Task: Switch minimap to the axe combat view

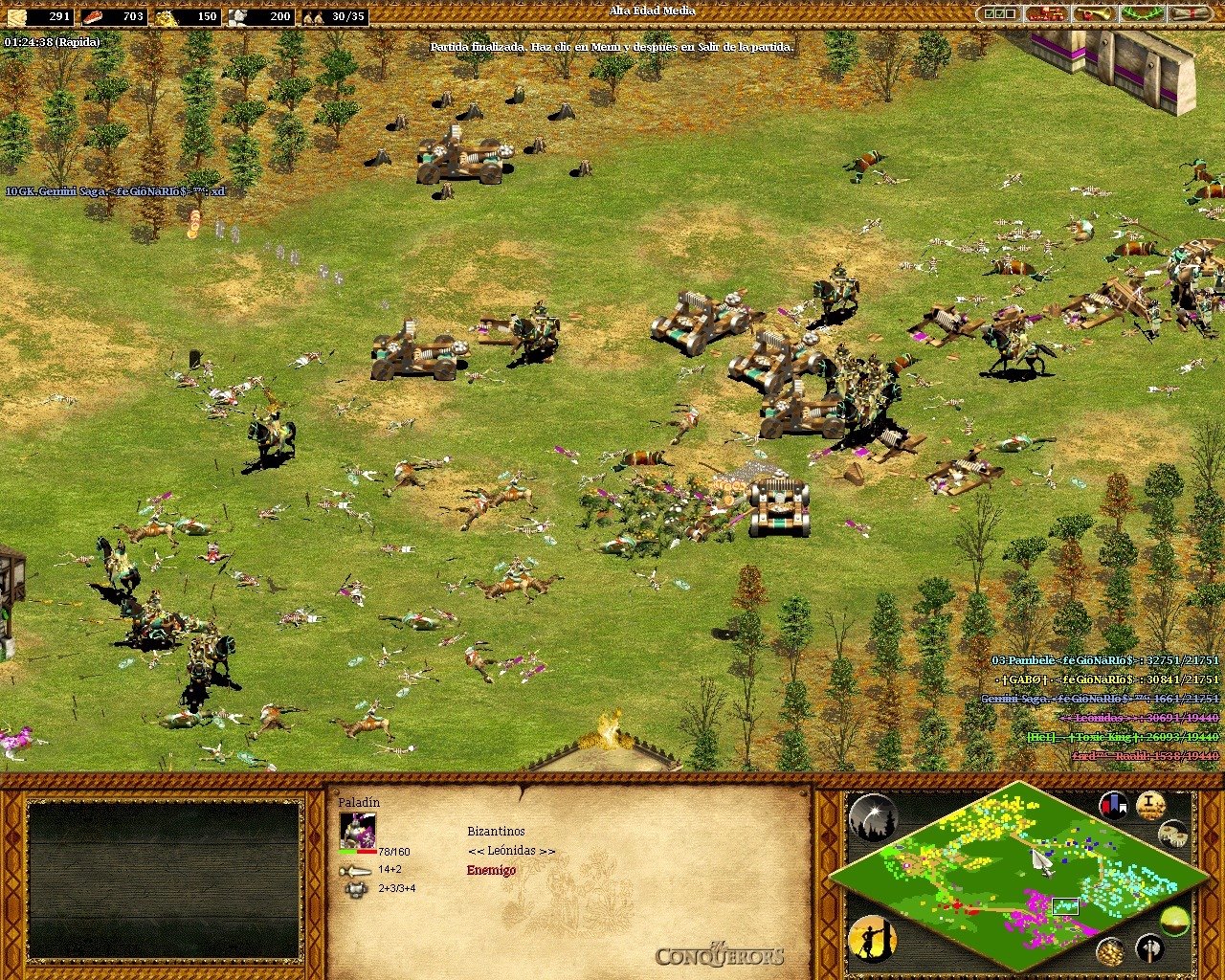Action: pos(1149,948)
